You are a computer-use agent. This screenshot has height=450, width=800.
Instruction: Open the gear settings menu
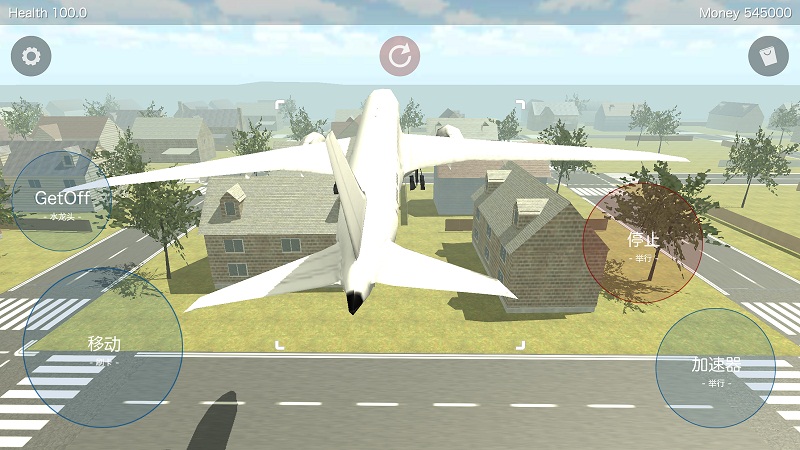tap(31, 56)
